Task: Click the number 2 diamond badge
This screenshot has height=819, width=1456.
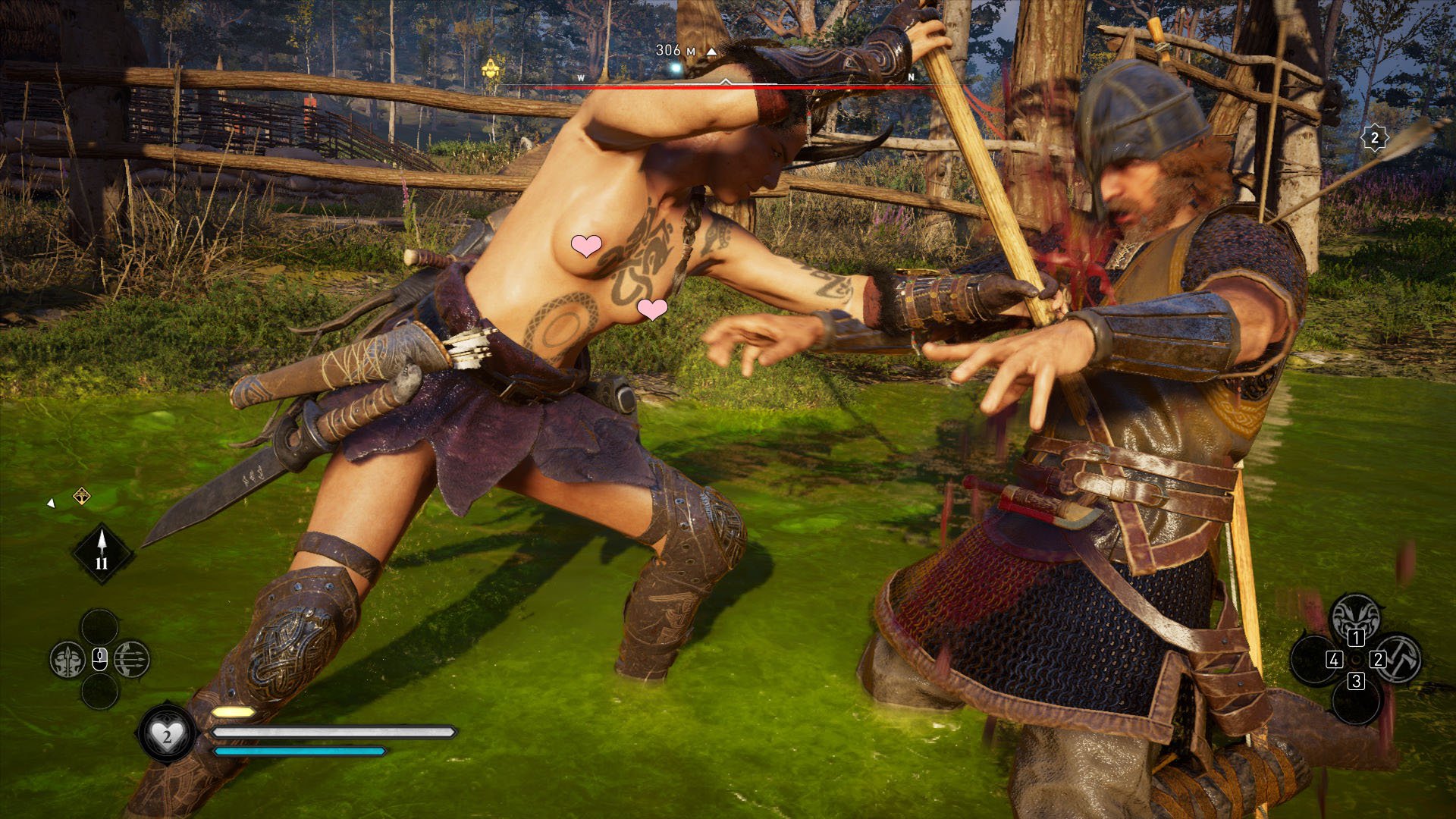Action: (x=1374, y=138)
